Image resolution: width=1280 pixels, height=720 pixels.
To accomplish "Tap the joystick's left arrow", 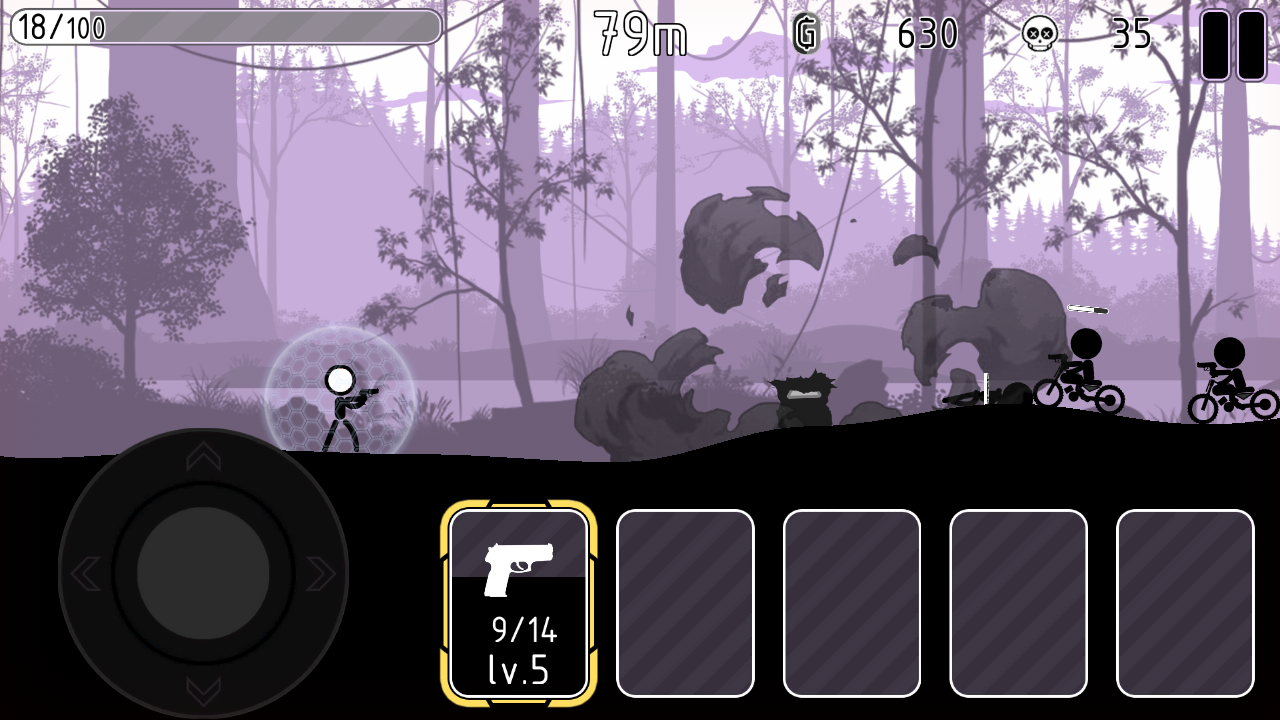I will point(85,573).
